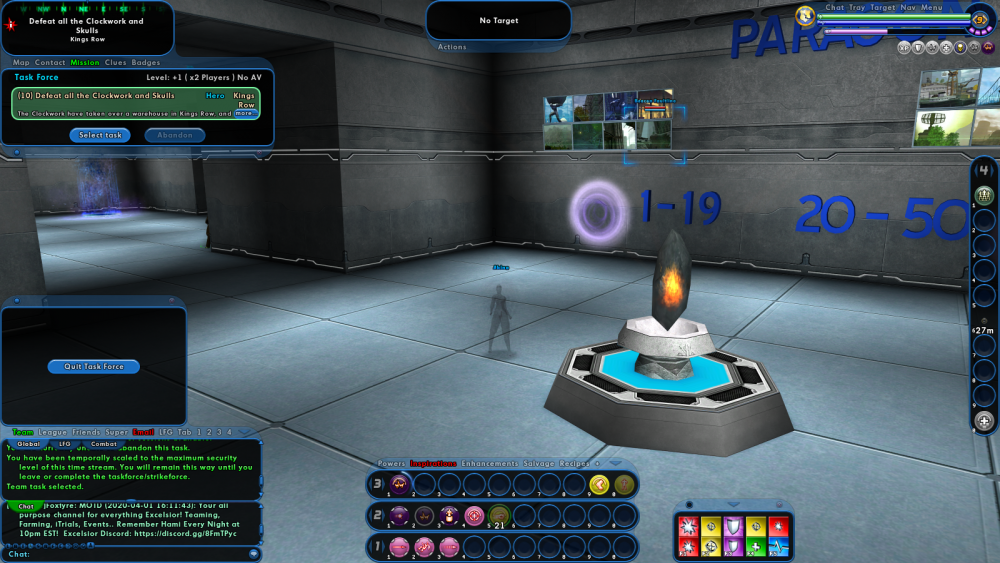Select the Combat chat tab
The image size is (1000, 563).
click(x=104, y=443)
